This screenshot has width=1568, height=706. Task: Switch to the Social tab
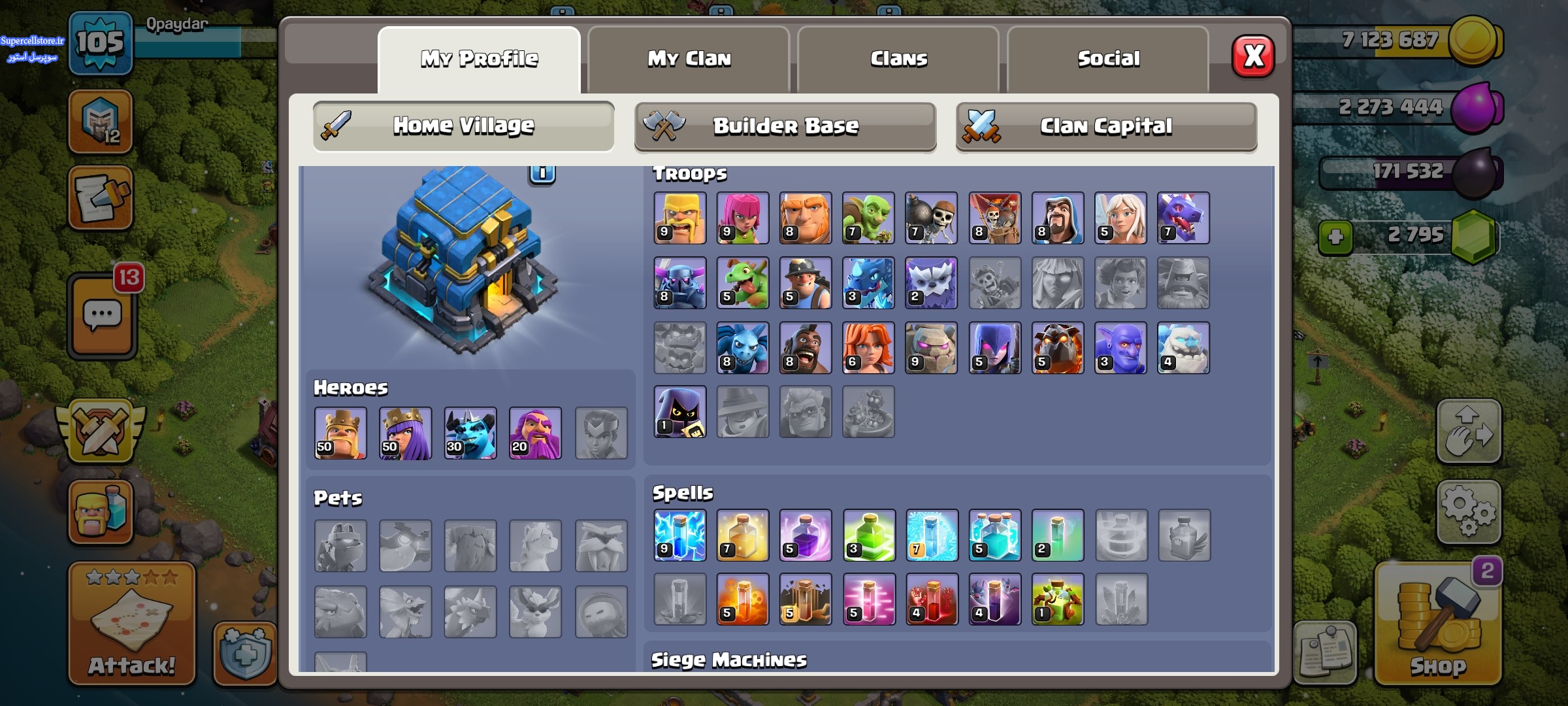tap(1108, 59)
